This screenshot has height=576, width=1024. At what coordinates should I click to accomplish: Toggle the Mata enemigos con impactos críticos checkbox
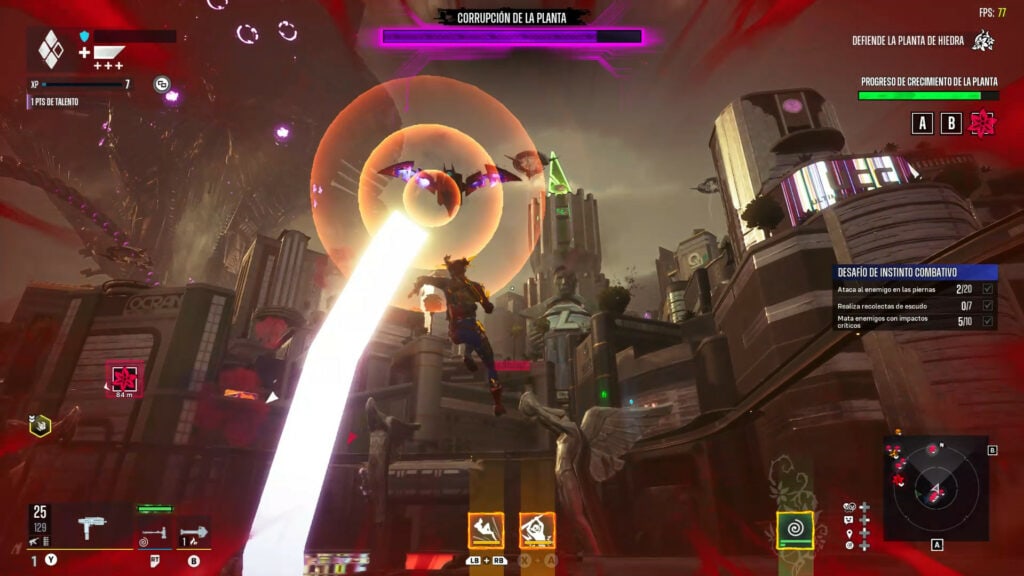tap(988, 321)
